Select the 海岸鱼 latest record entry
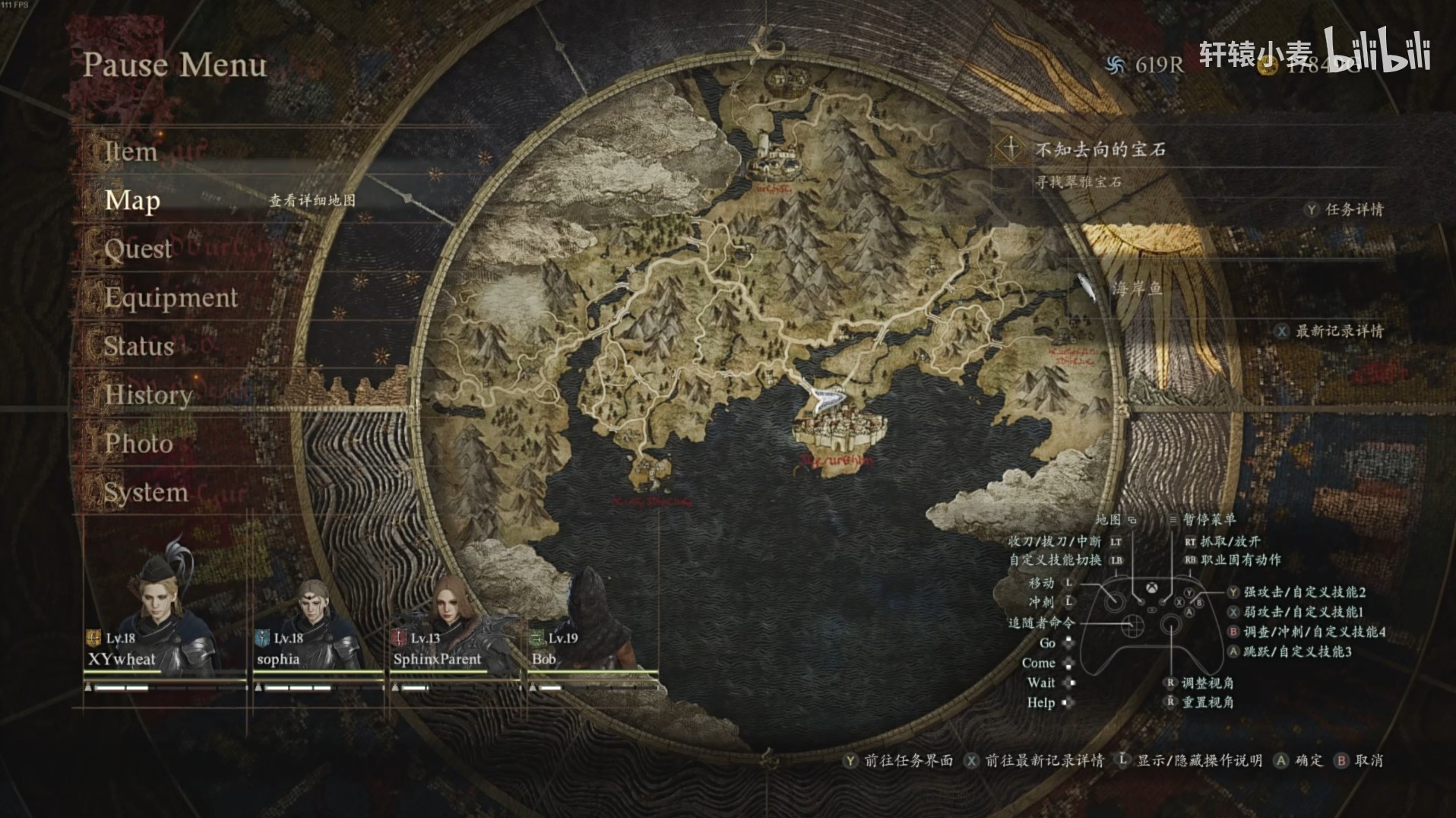Viewport: 1456px width, 818px height. tap(1137, 288)
